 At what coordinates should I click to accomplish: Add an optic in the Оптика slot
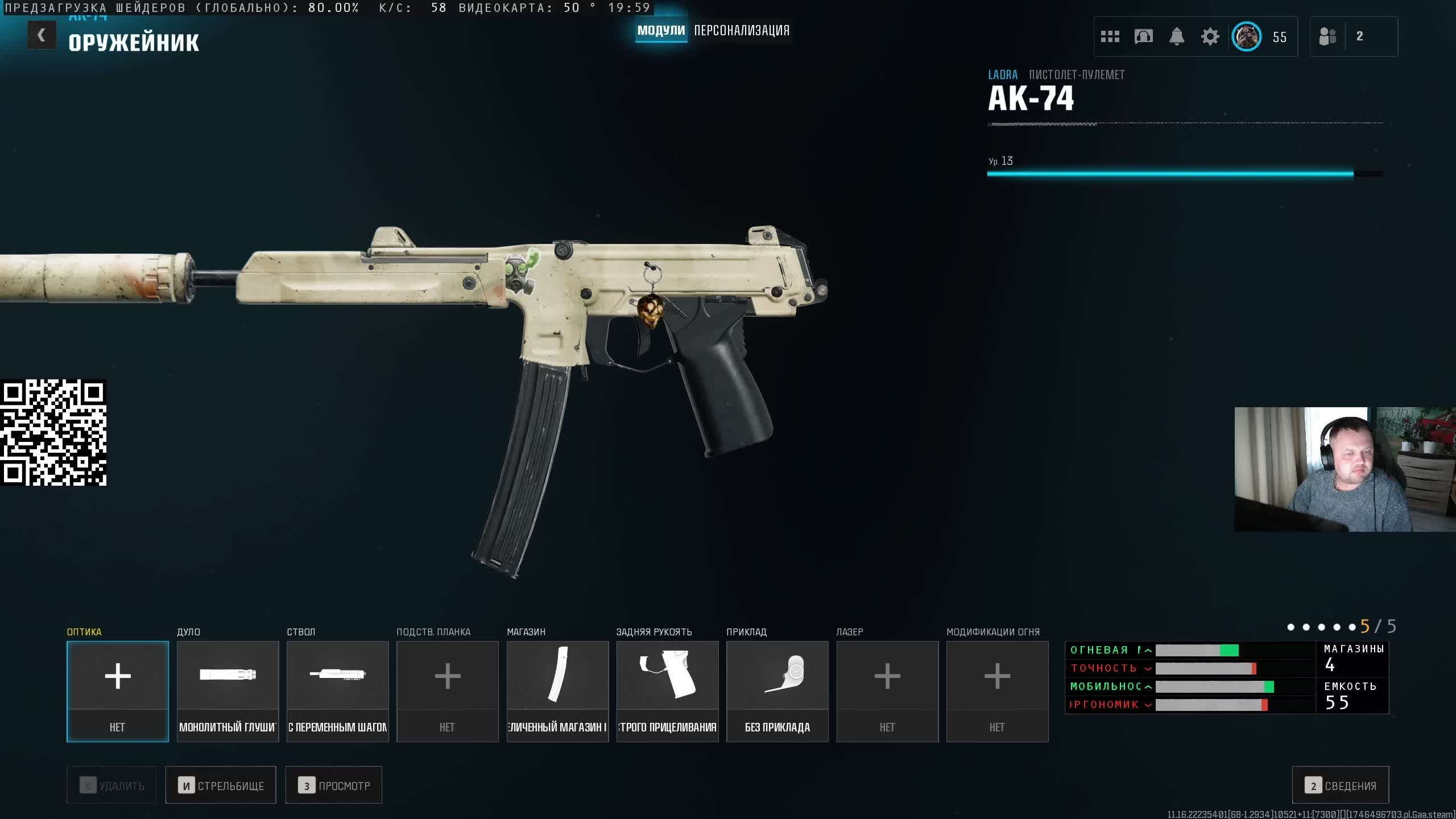click(118, 691)
